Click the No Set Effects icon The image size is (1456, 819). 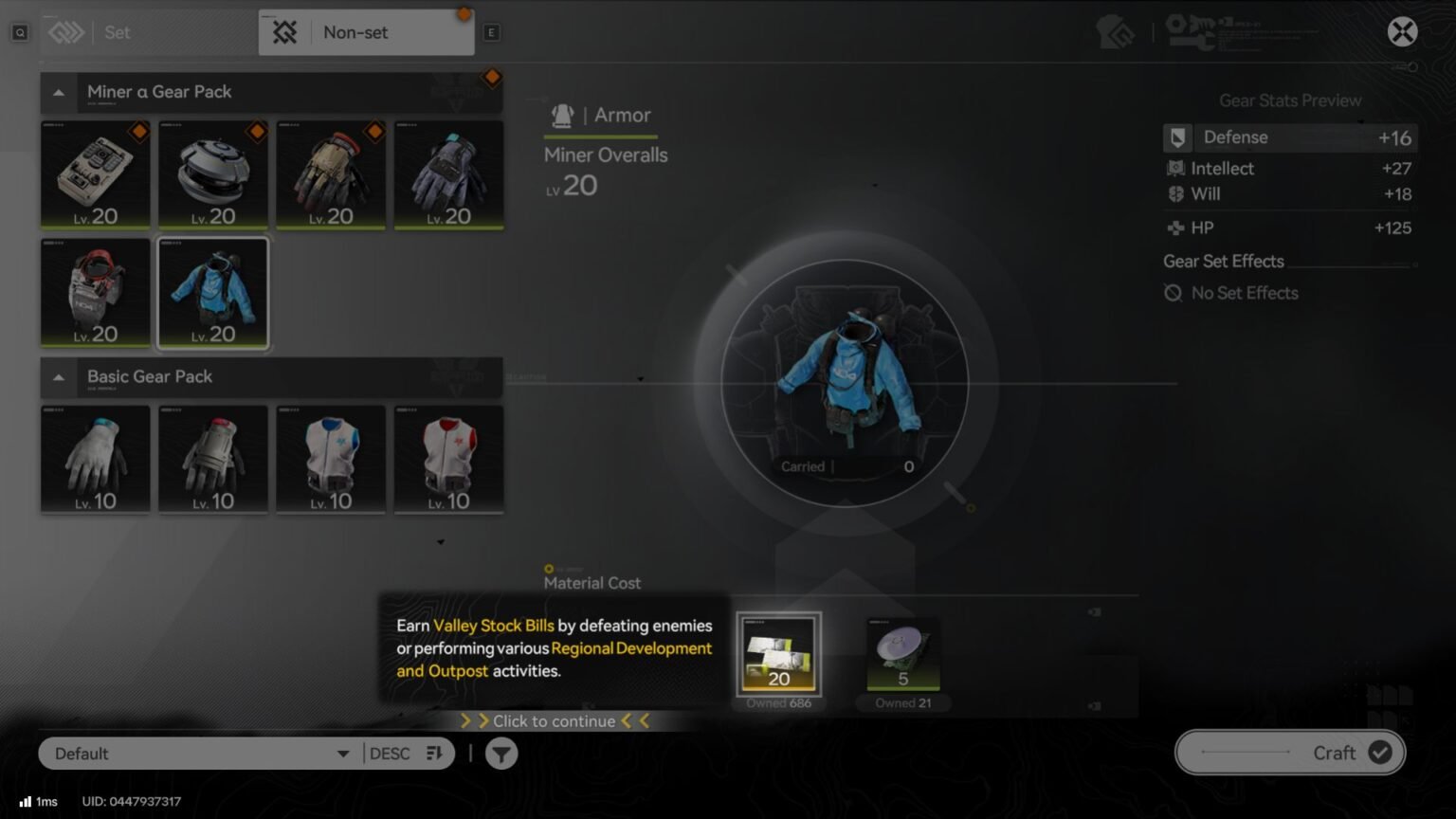click(x=1175, y=293)
